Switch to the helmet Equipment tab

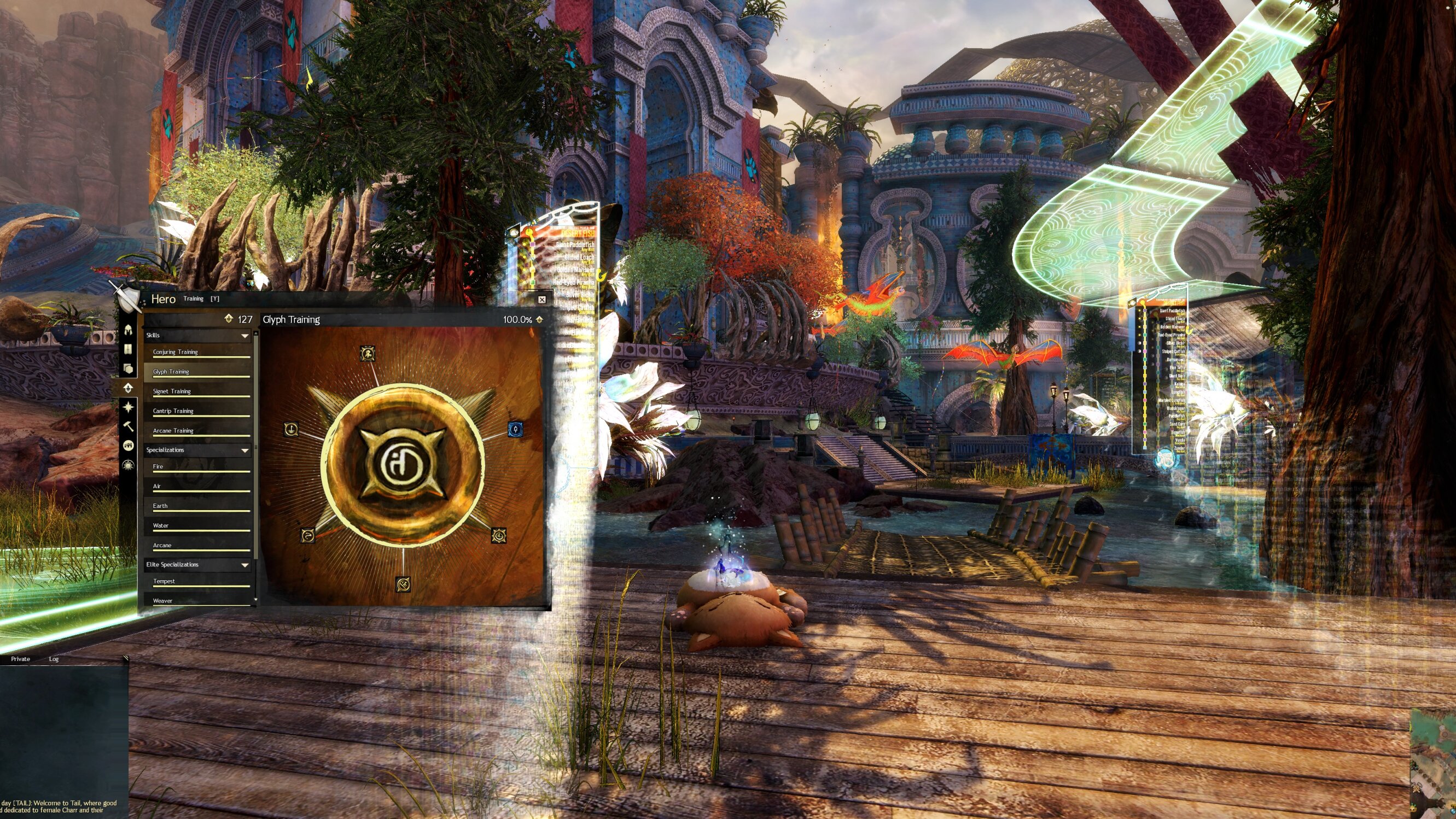click(129, 330)
